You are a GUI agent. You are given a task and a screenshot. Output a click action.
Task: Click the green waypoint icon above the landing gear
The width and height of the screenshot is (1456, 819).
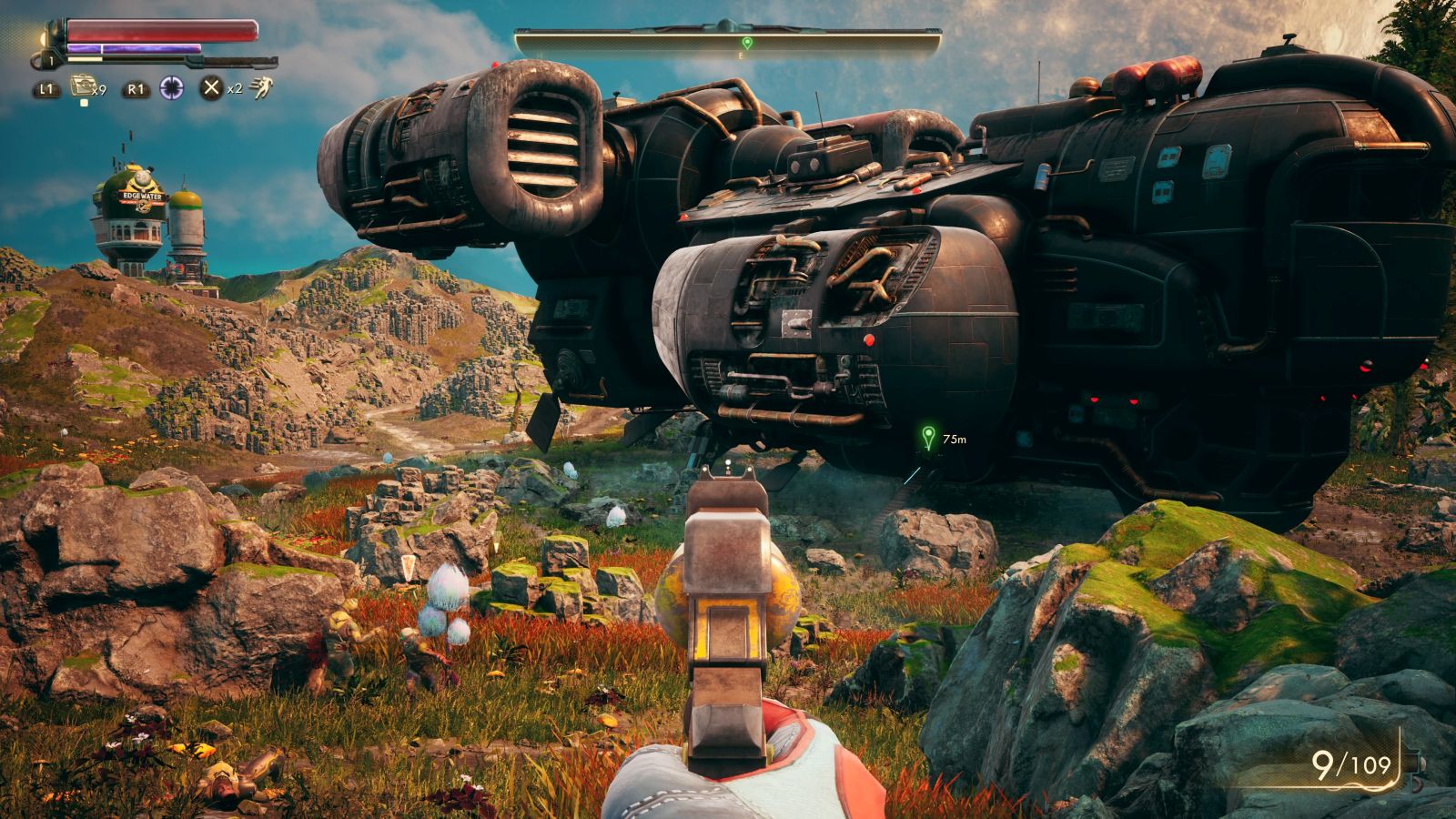927,436
